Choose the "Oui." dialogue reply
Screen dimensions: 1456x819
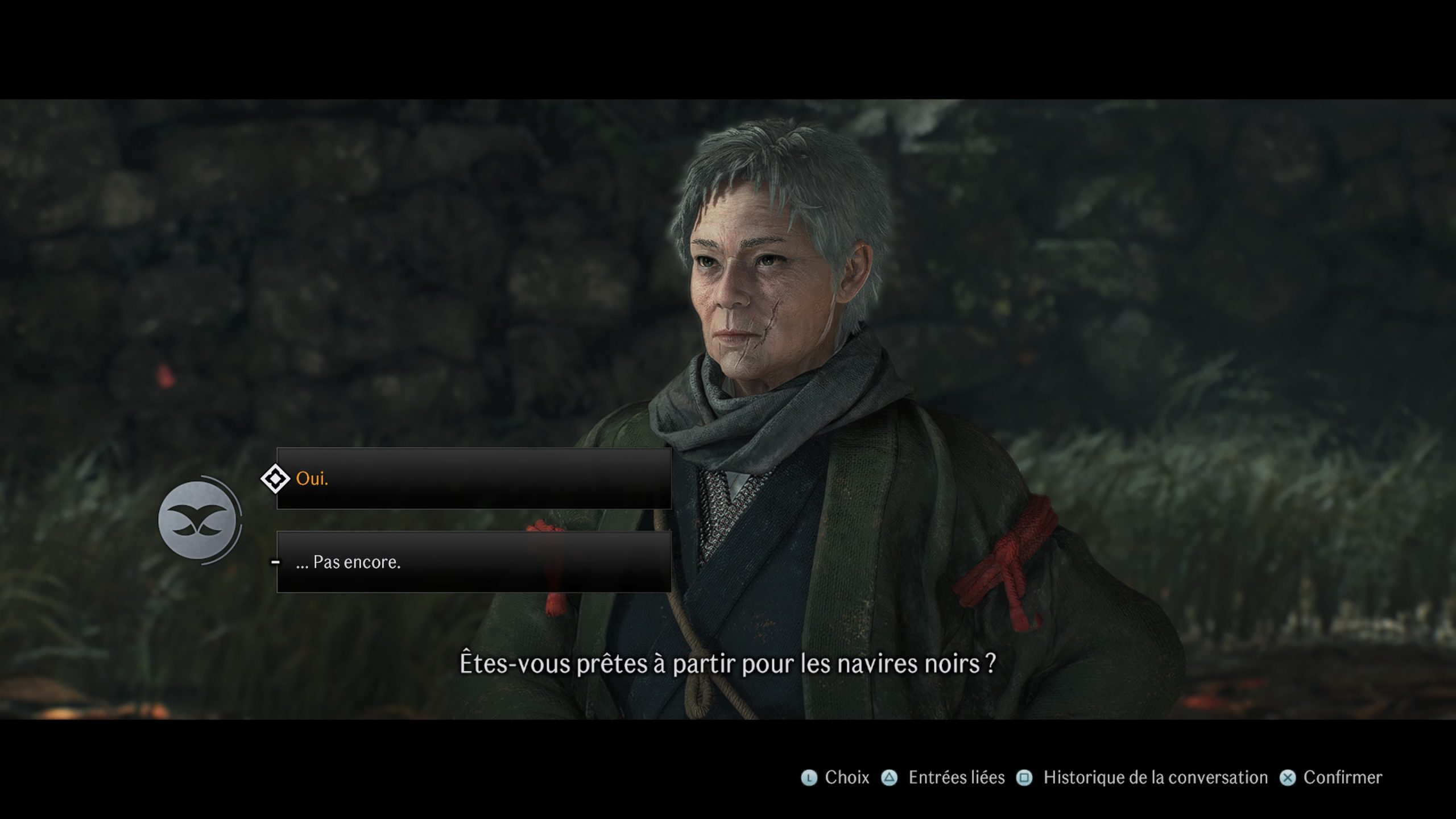coord(473,478)
